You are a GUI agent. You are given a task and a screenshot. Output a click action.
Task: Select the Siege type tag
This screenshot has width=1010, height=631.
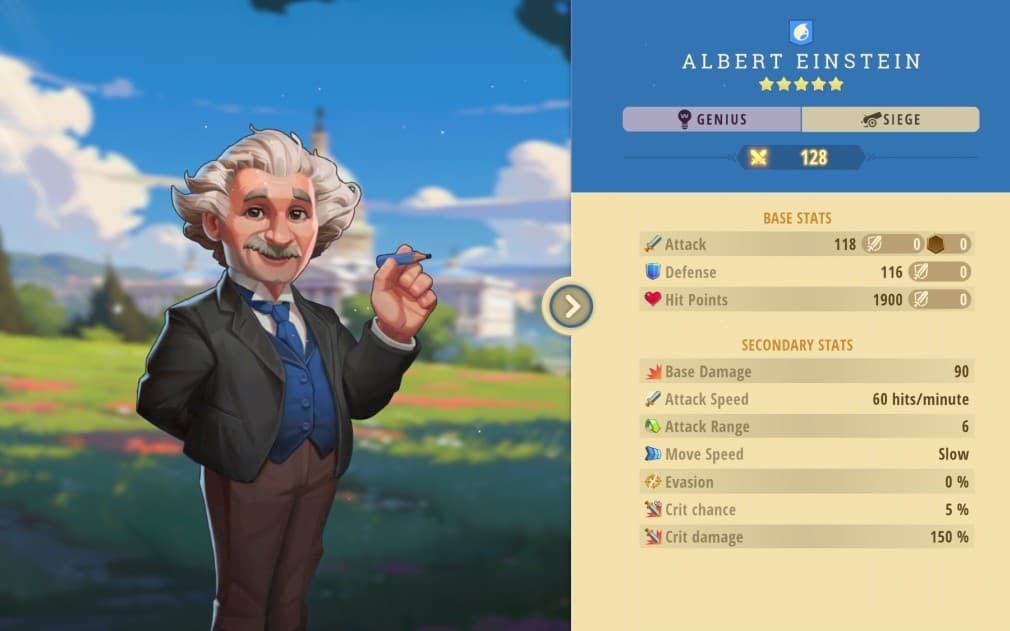[x=890, y=120]
